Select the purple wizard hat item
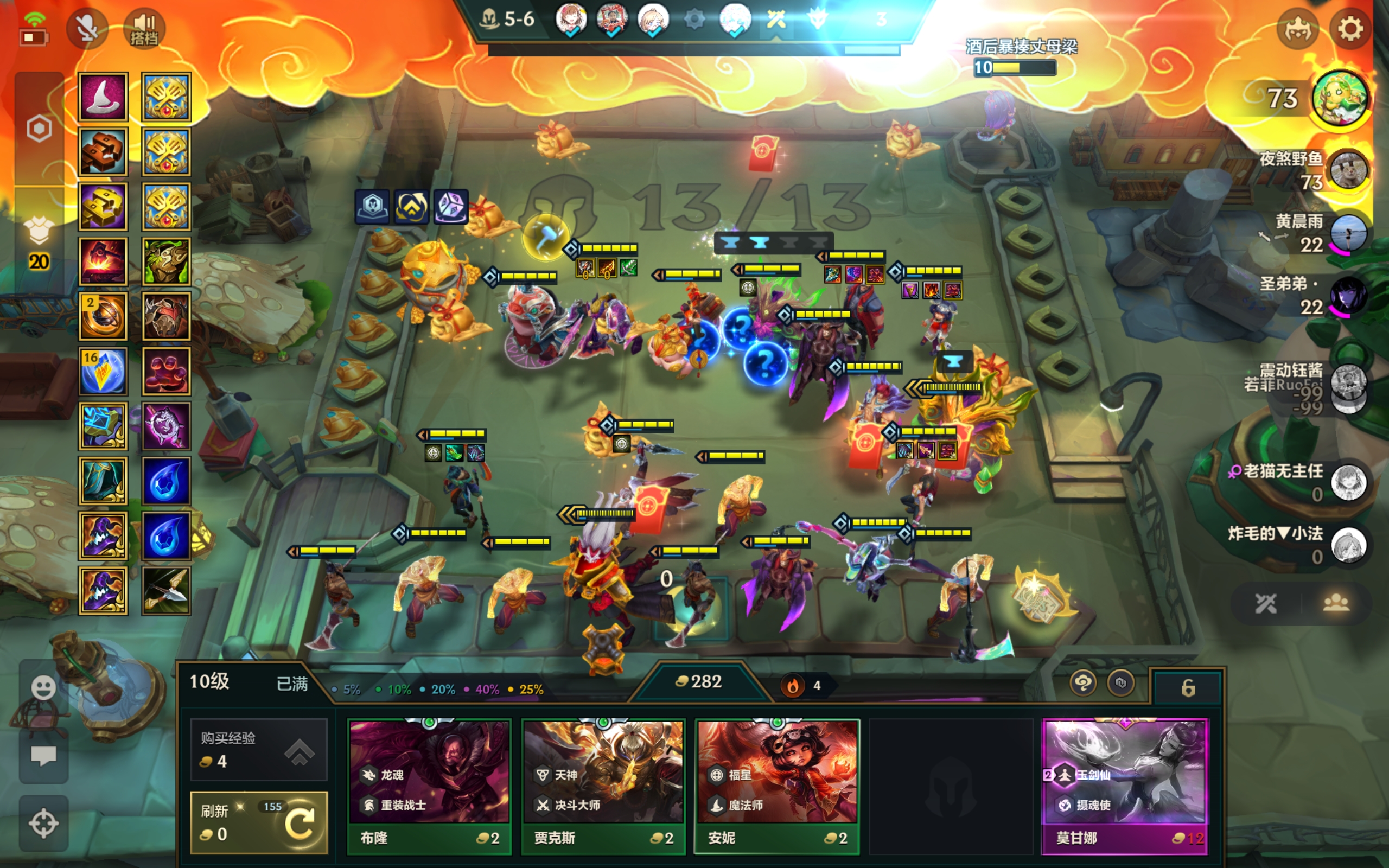The width and height of the screenshot is (1389, 868). (103, 97)
